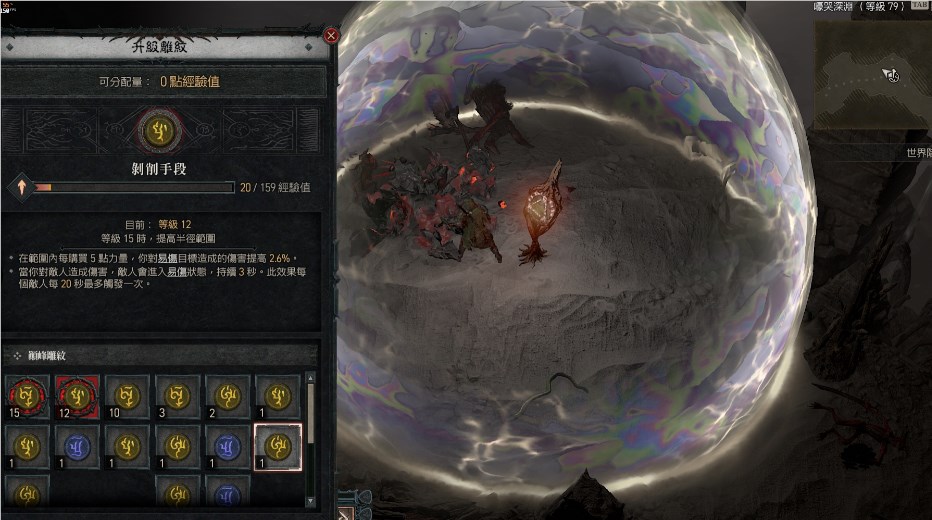Click the socketed glyph emblem above 剝削手段
Viewport: 932px width, 520px height.
coord(157,131)
